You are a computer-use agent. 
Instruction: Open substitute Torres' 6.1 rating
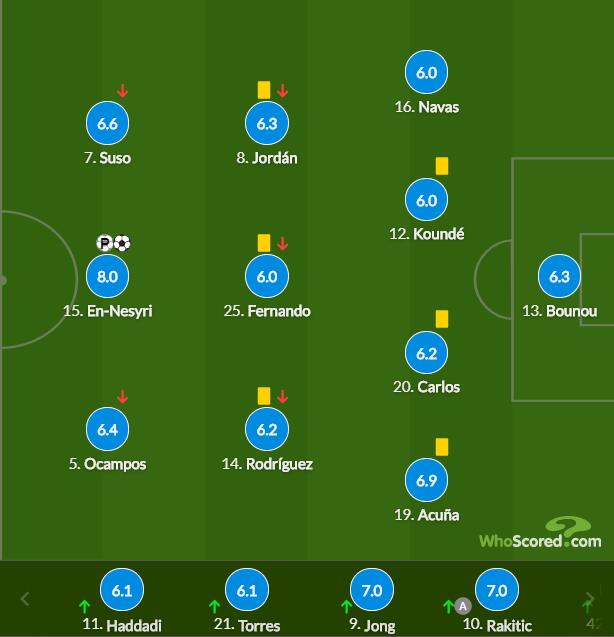246,591
